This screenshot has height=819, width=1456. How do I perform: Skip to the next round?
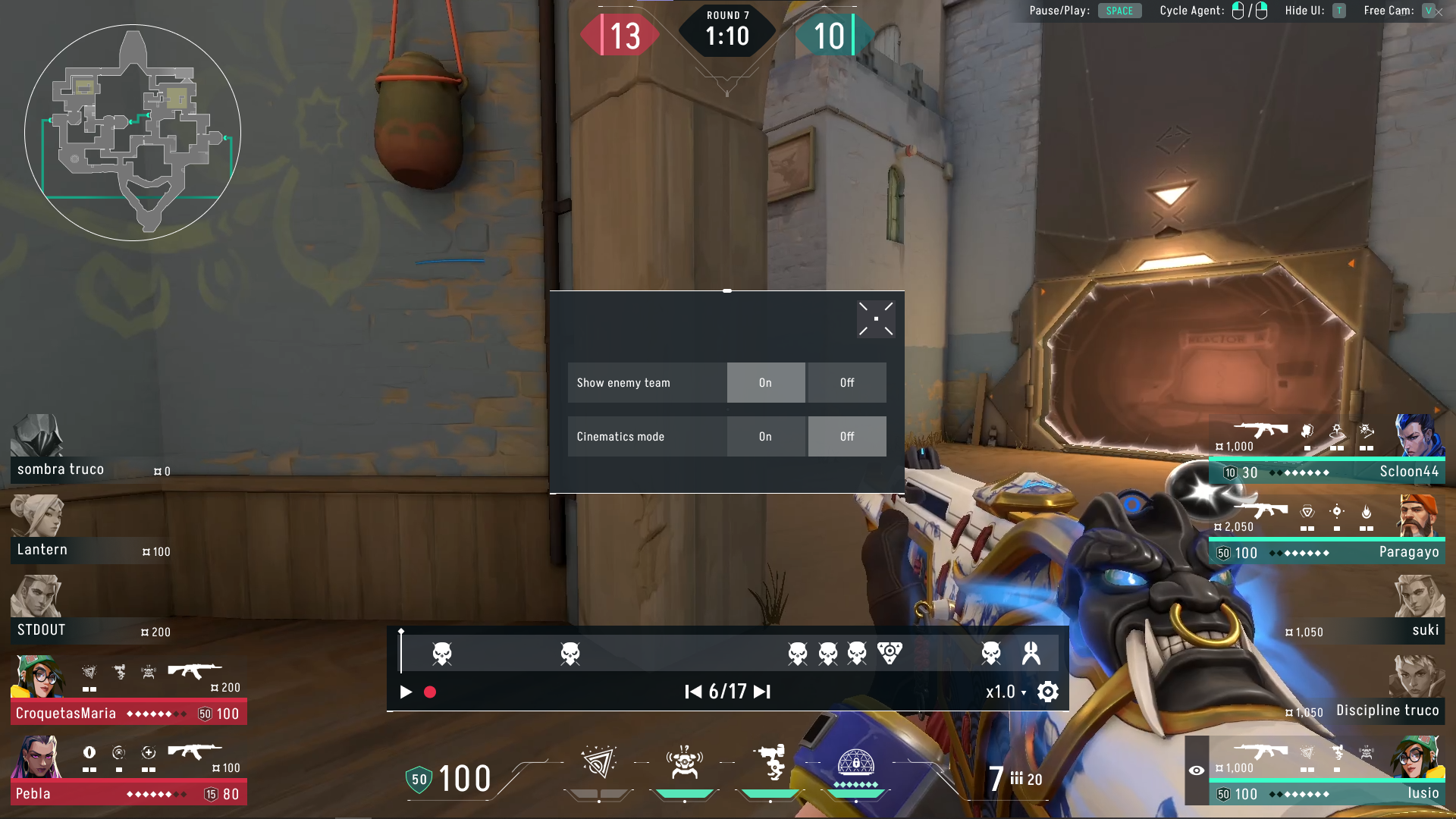click(761, 692)
